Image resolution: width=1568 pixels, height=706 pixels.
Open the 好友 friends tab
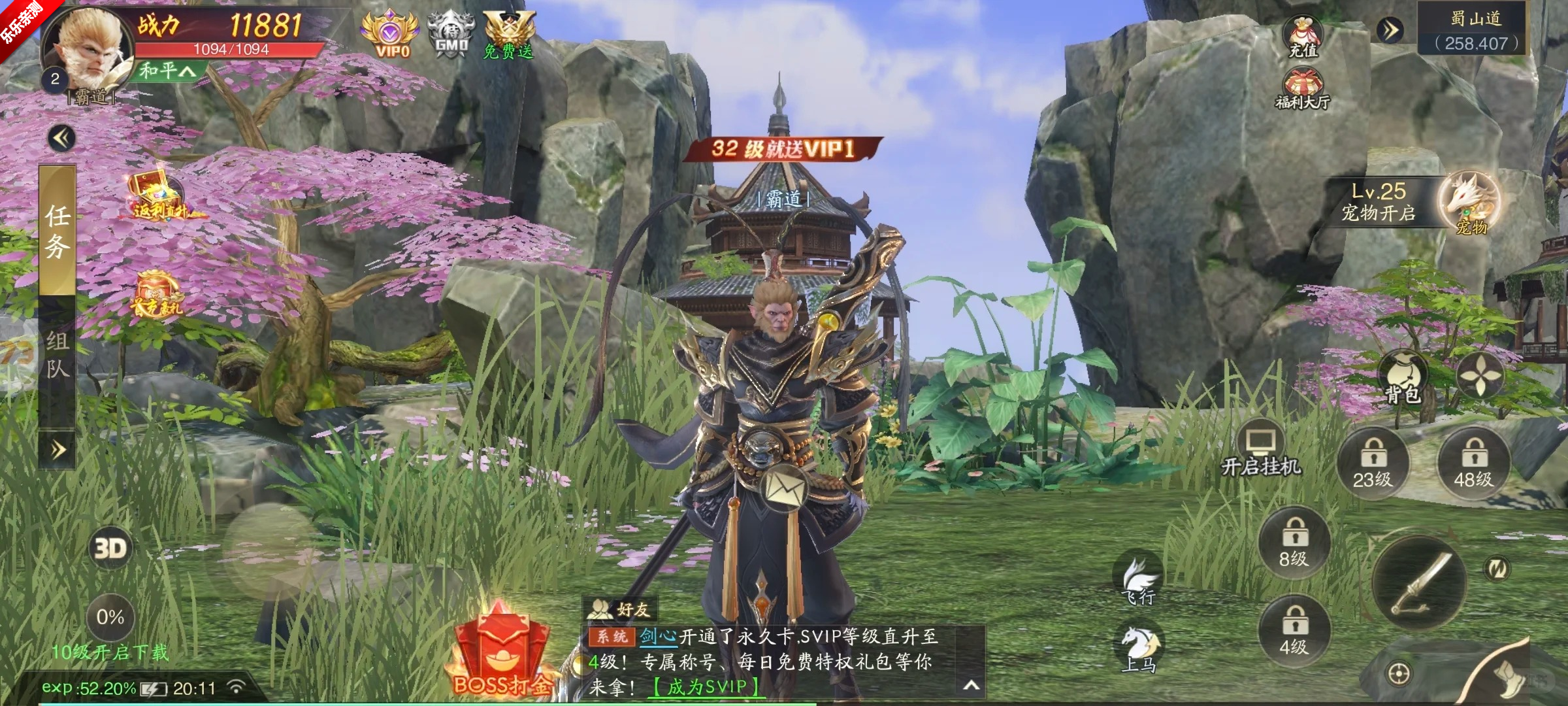(619, 609)
